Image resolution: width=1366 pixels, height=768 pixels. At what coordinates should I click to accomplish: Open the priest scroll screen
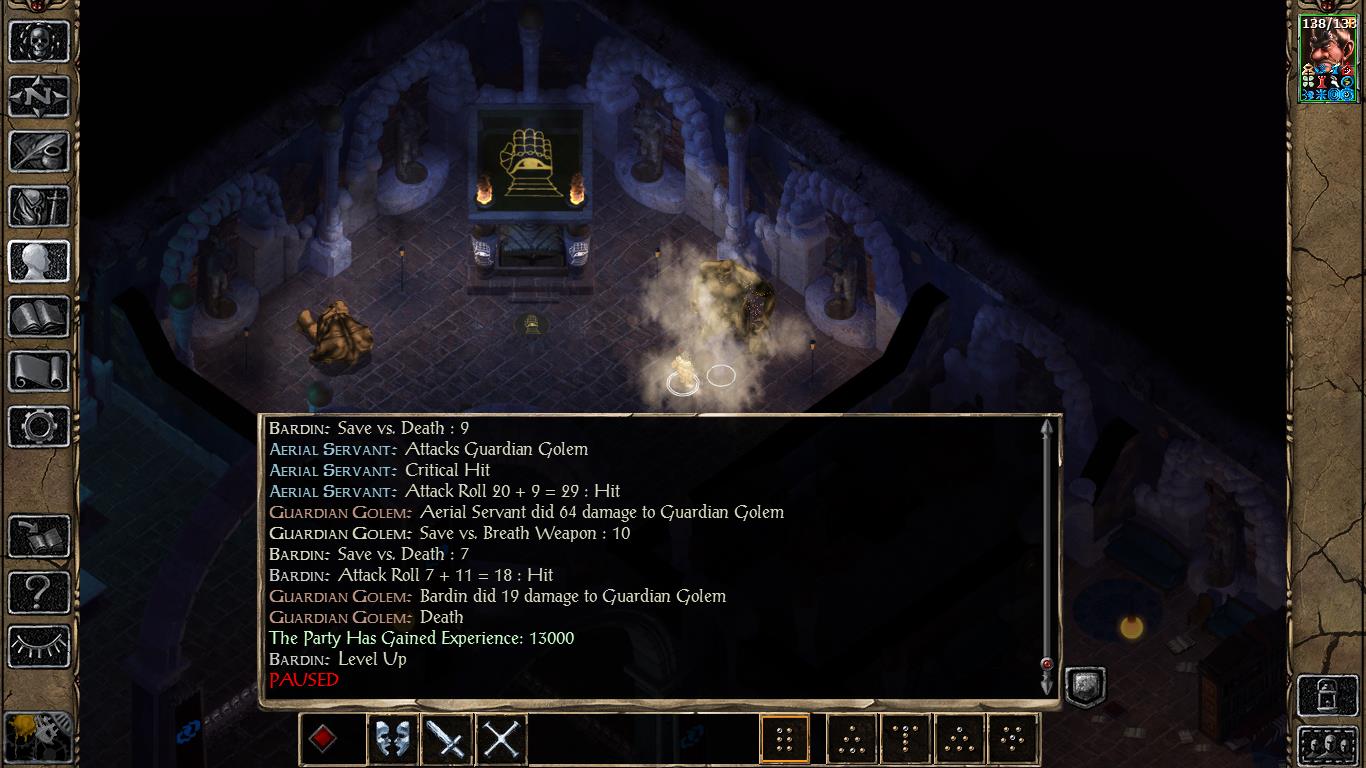click(x=39, y=372)
